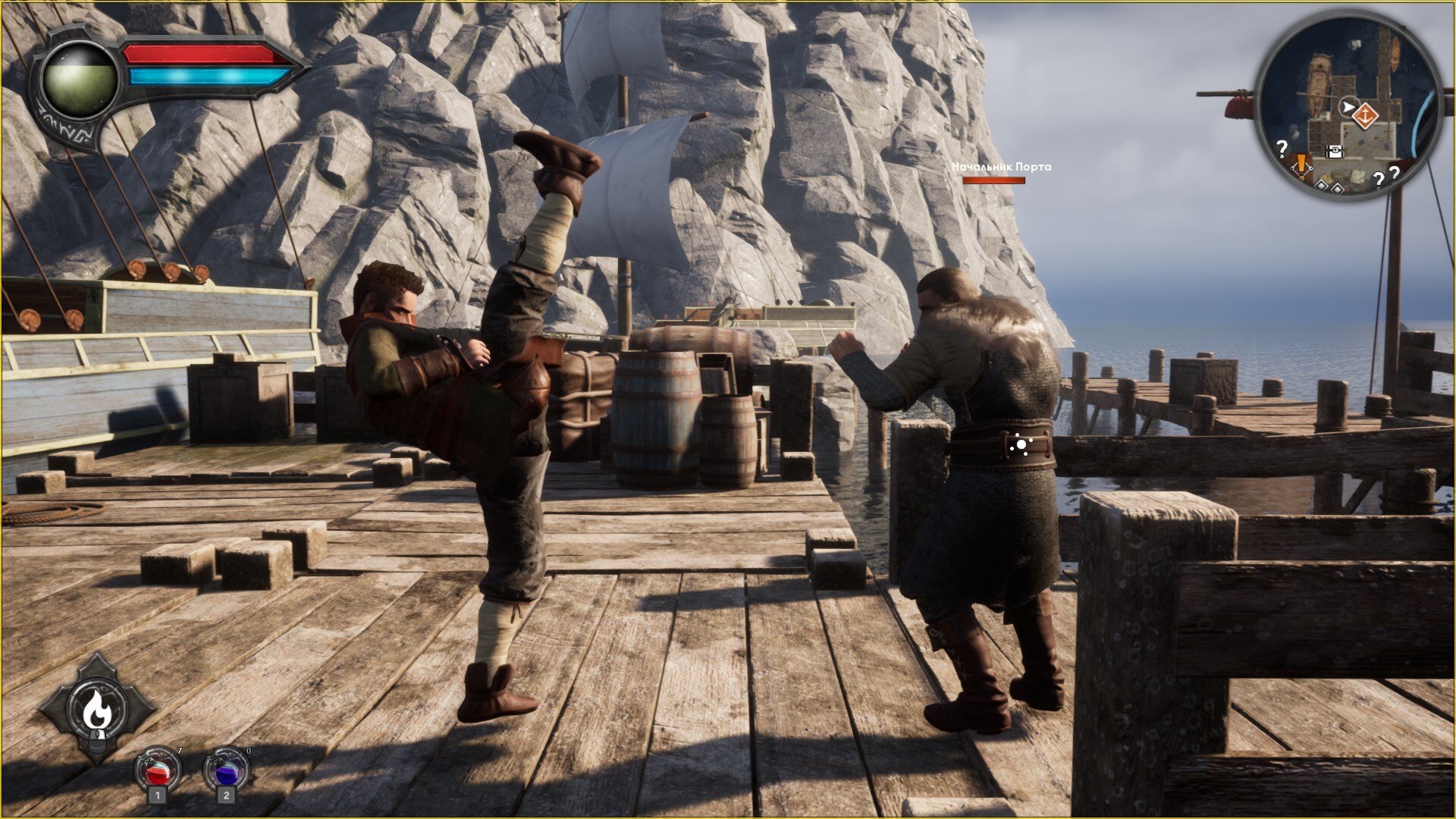Viewport: 1456px width, 819px height.
Task: Click the orange anchor marker on minimap
Action: pyautogui.click(x=1366, y=115)
